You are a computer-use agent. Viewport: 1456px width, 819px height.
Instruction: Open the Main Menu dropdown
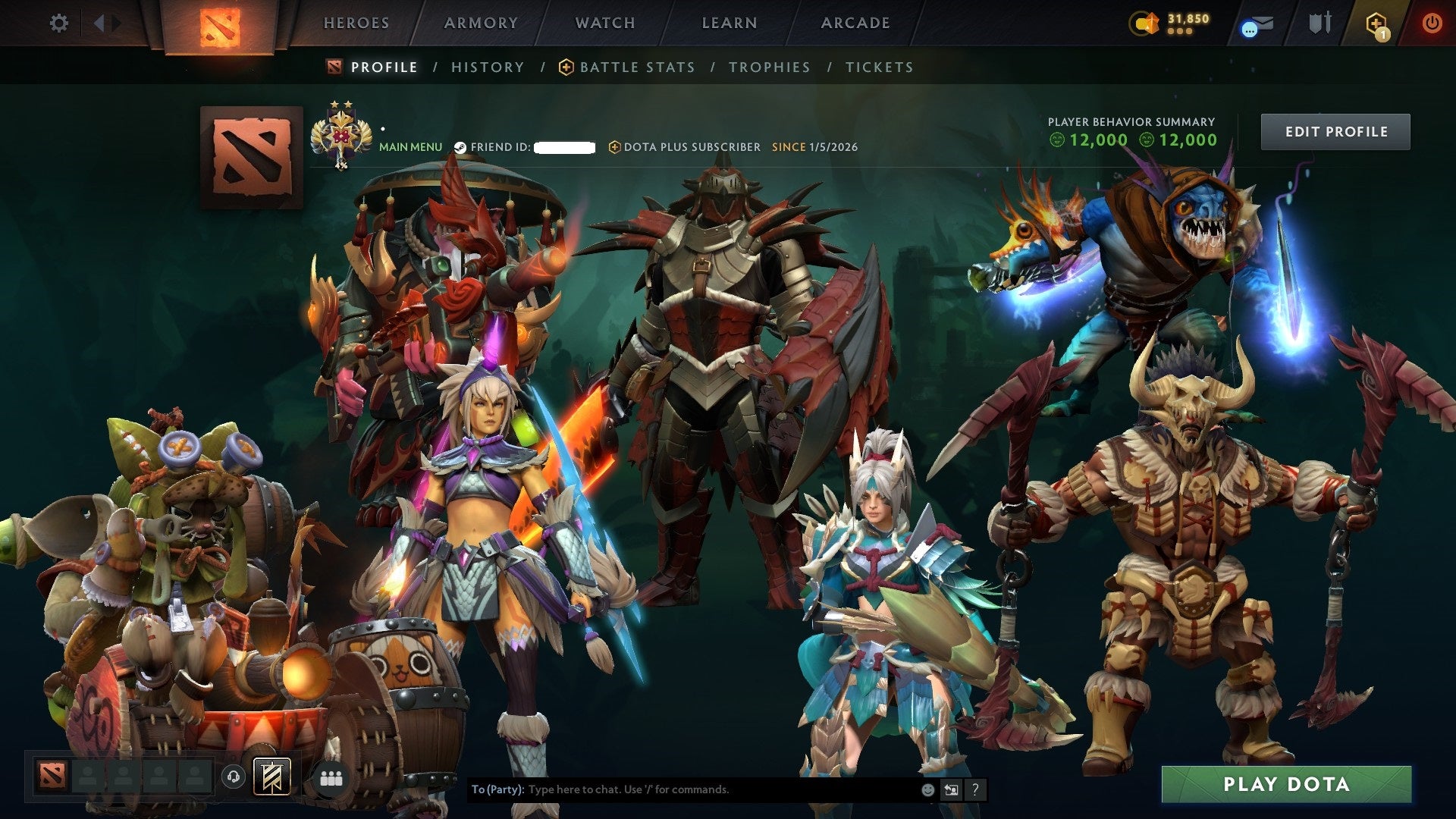pos(411,146)
